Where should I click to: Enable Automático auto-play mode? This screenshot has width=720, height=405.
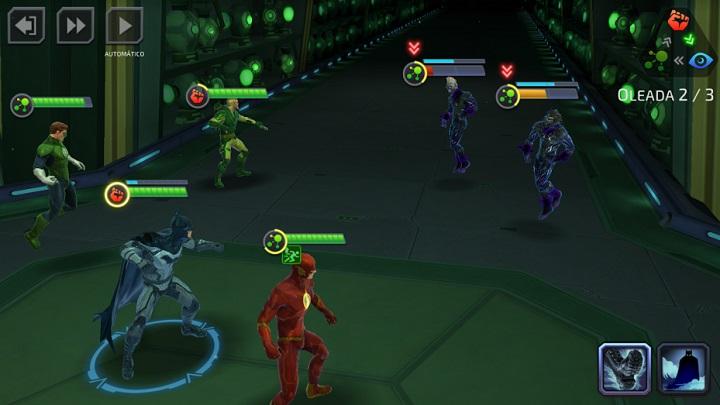(x=124, y=25)
